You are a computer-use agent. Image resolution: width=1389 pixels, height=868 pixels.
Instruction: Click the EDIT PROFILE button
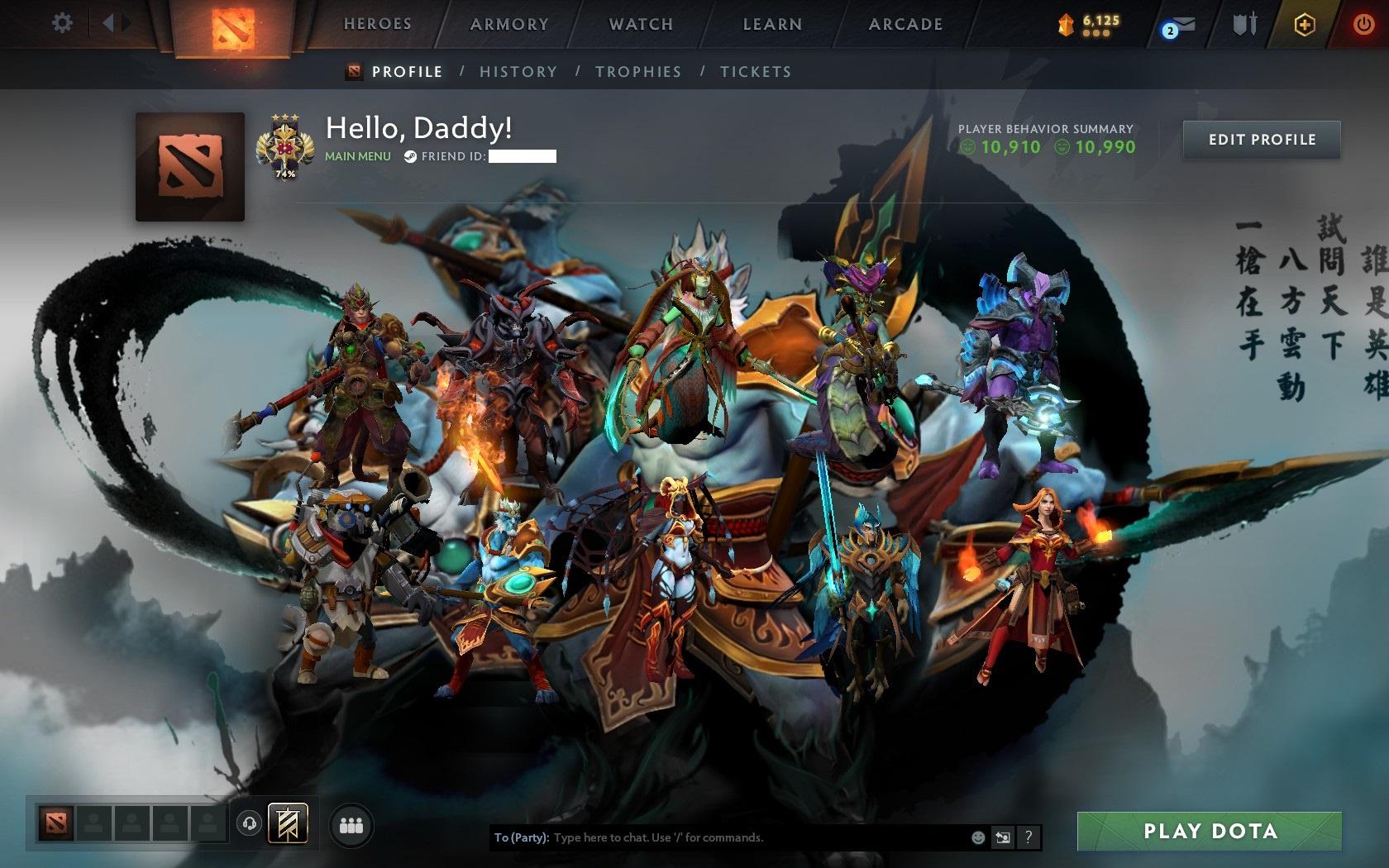pos(1260,140)
